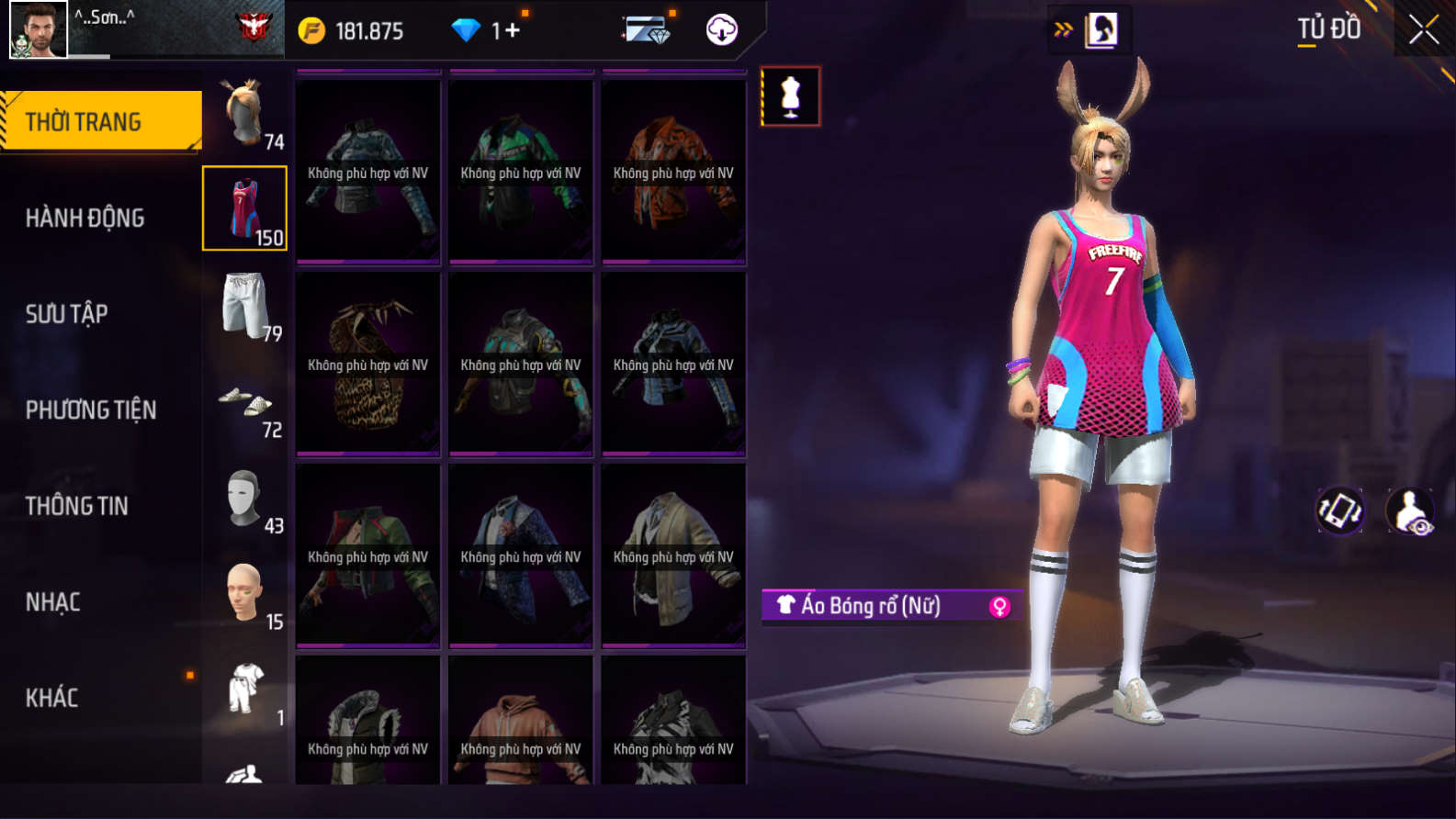Screen dimensions: 1456x819
Task: Select the Khác category
Action: tap(51, 698)
